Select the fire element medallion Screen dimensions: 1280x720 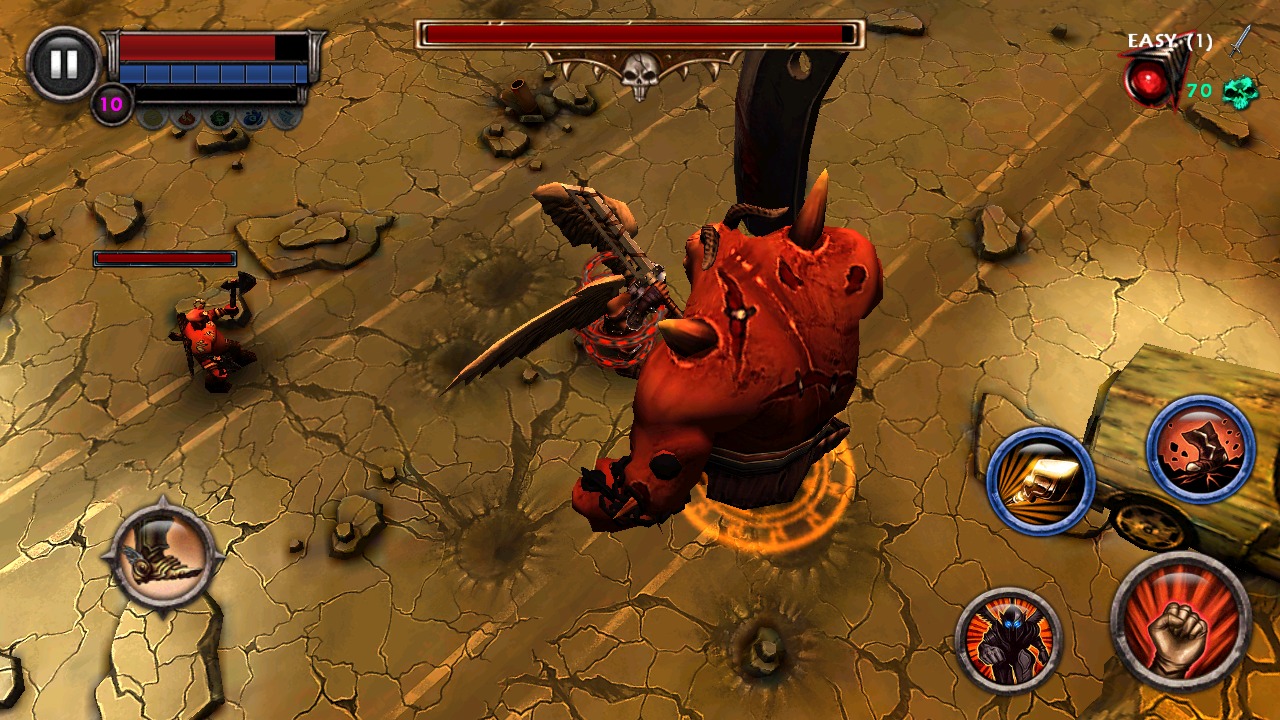point(185,118)
